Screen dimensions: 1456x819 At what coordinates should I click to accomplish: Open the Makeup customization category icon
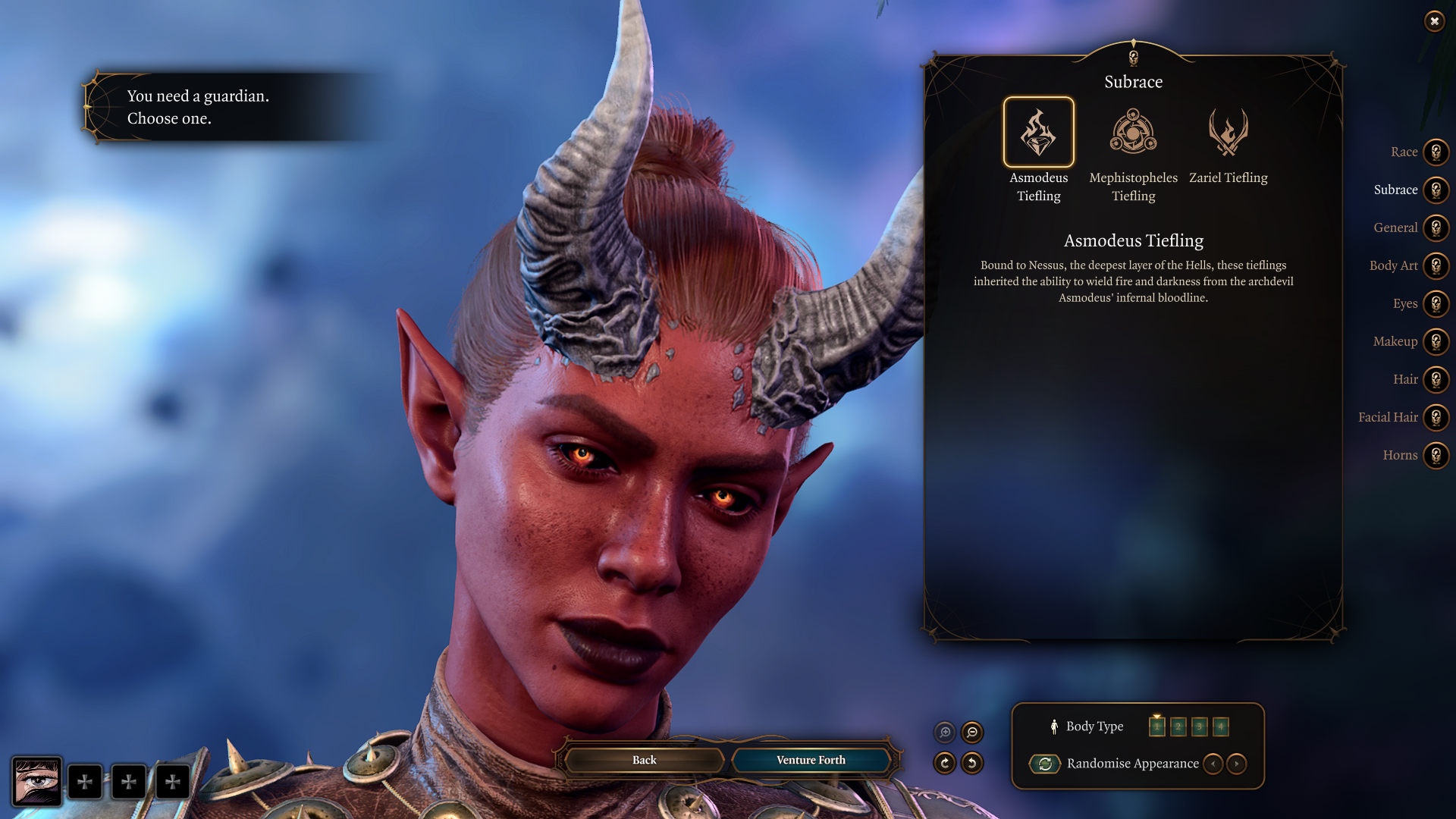point(1436,341)
